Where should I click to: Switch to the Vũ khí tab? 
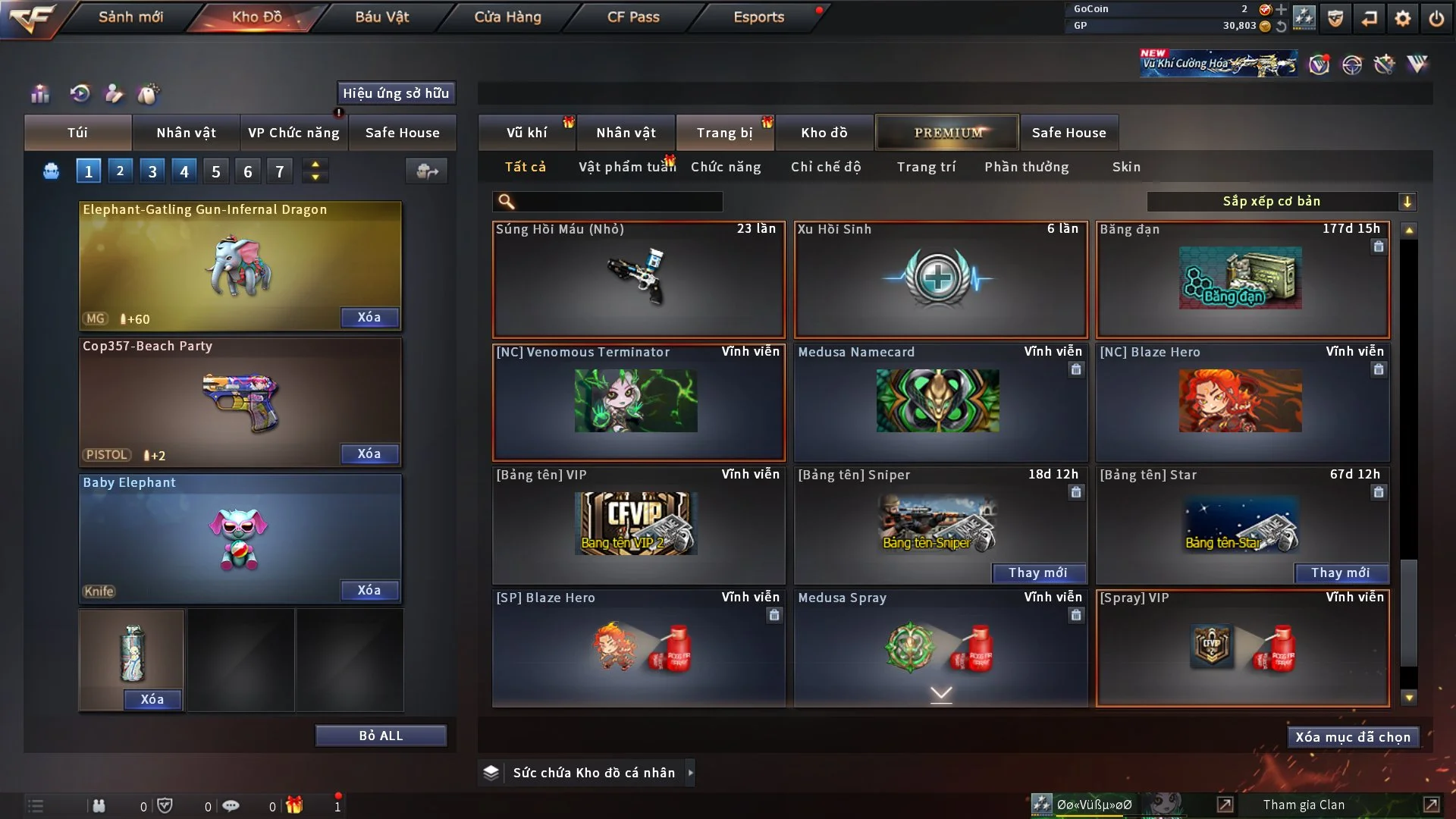[x=526, y=133]
